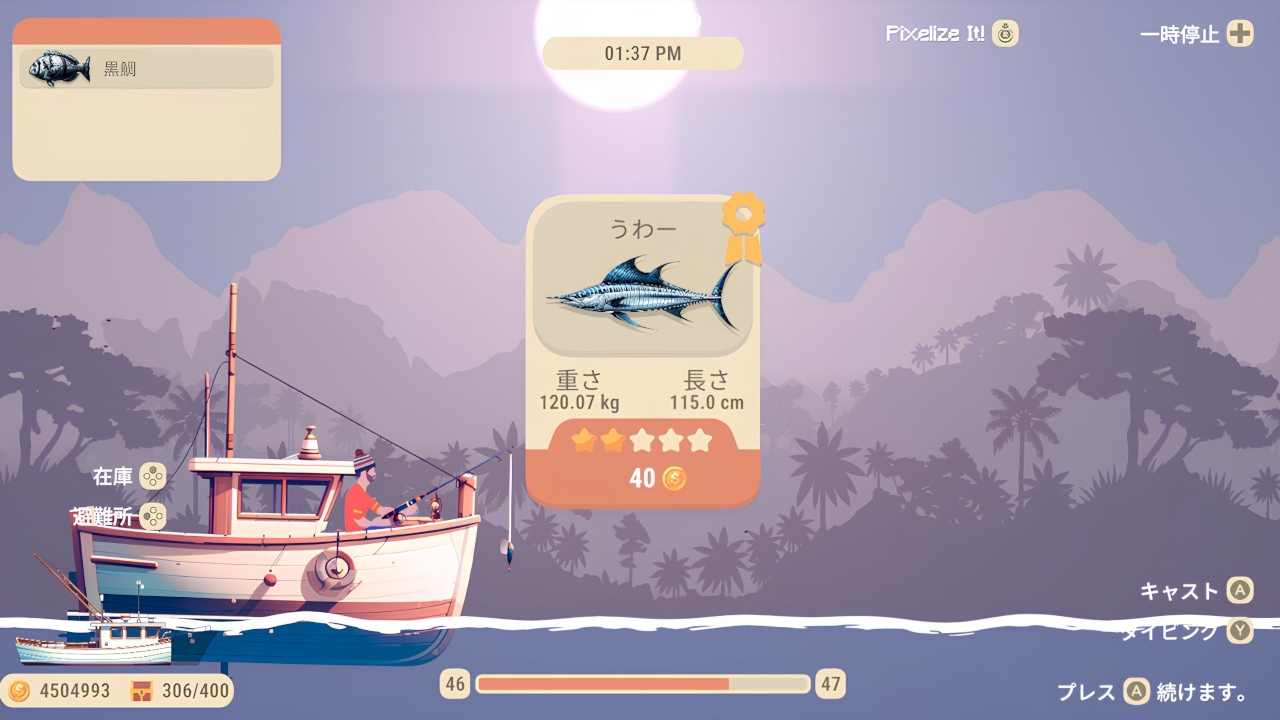Activate Pixelize It! with the Y button icon
The height and width of the screenshot is (720, 1280).
(1004, 33)
